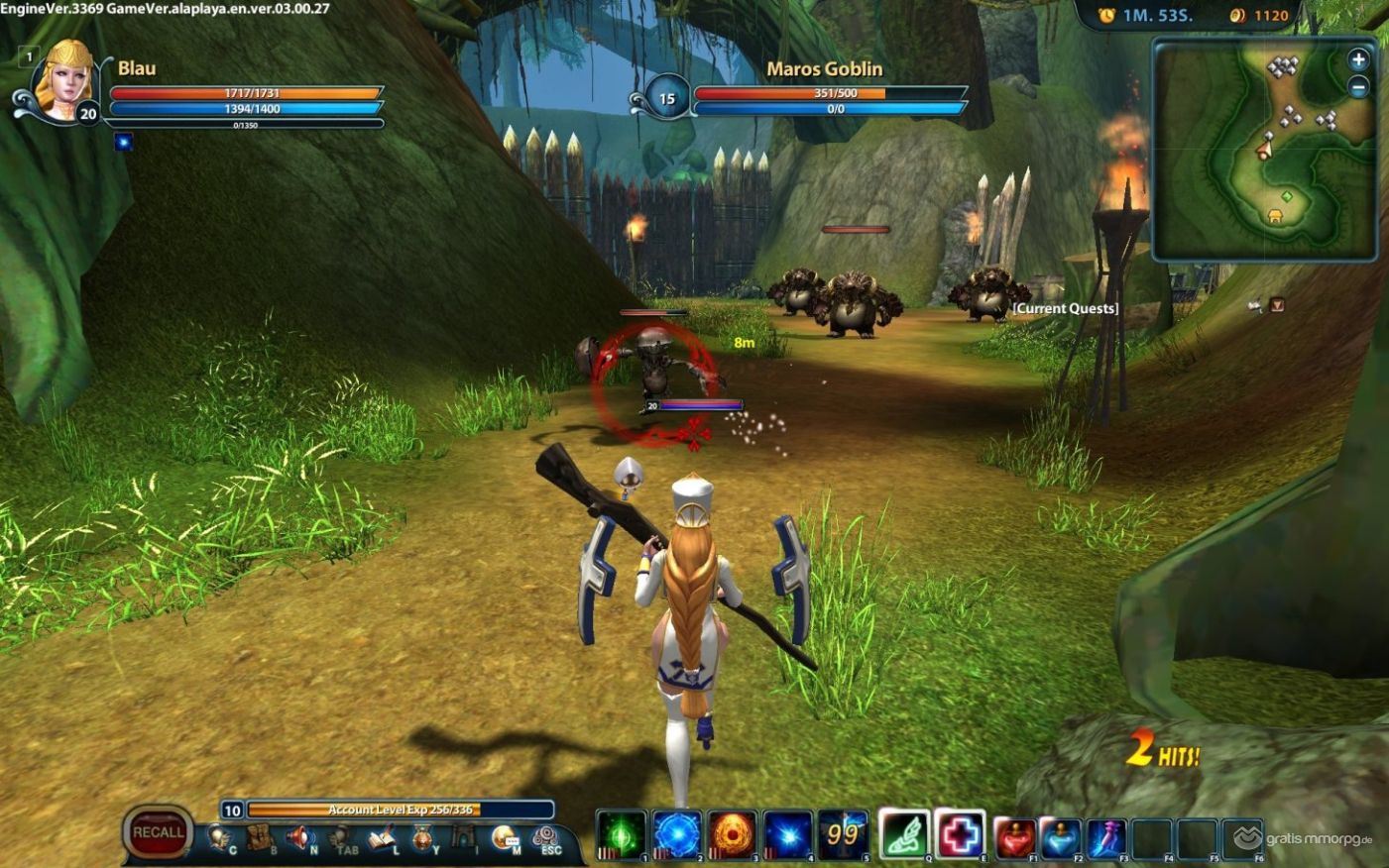Toggle the red megaphone sound icon
The image size is (1389, 868).
click(x=299, y=838)
